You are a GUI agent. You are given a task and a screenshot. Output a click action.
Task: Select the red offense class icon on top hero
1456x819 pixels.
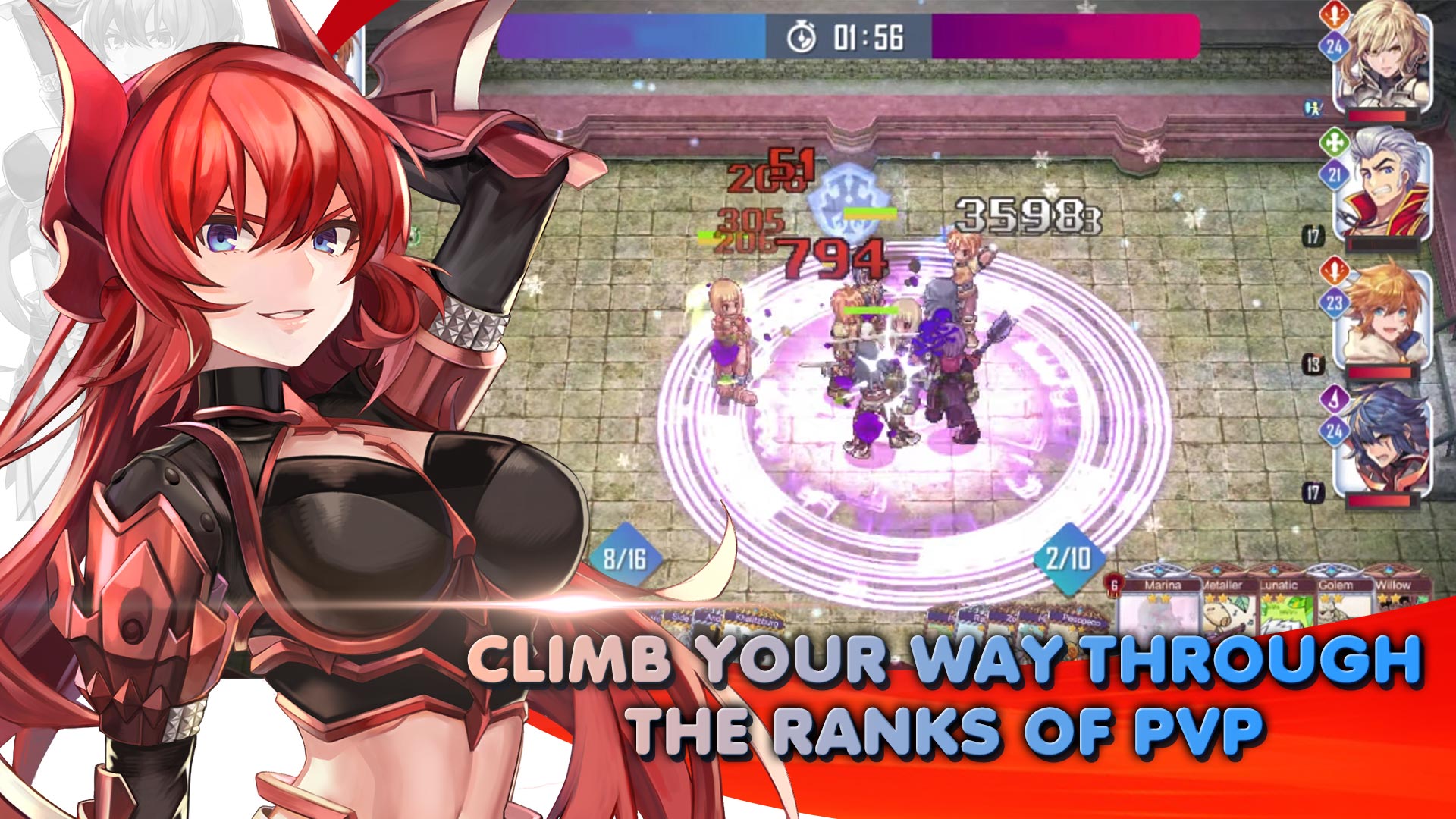click(1334, 14)
